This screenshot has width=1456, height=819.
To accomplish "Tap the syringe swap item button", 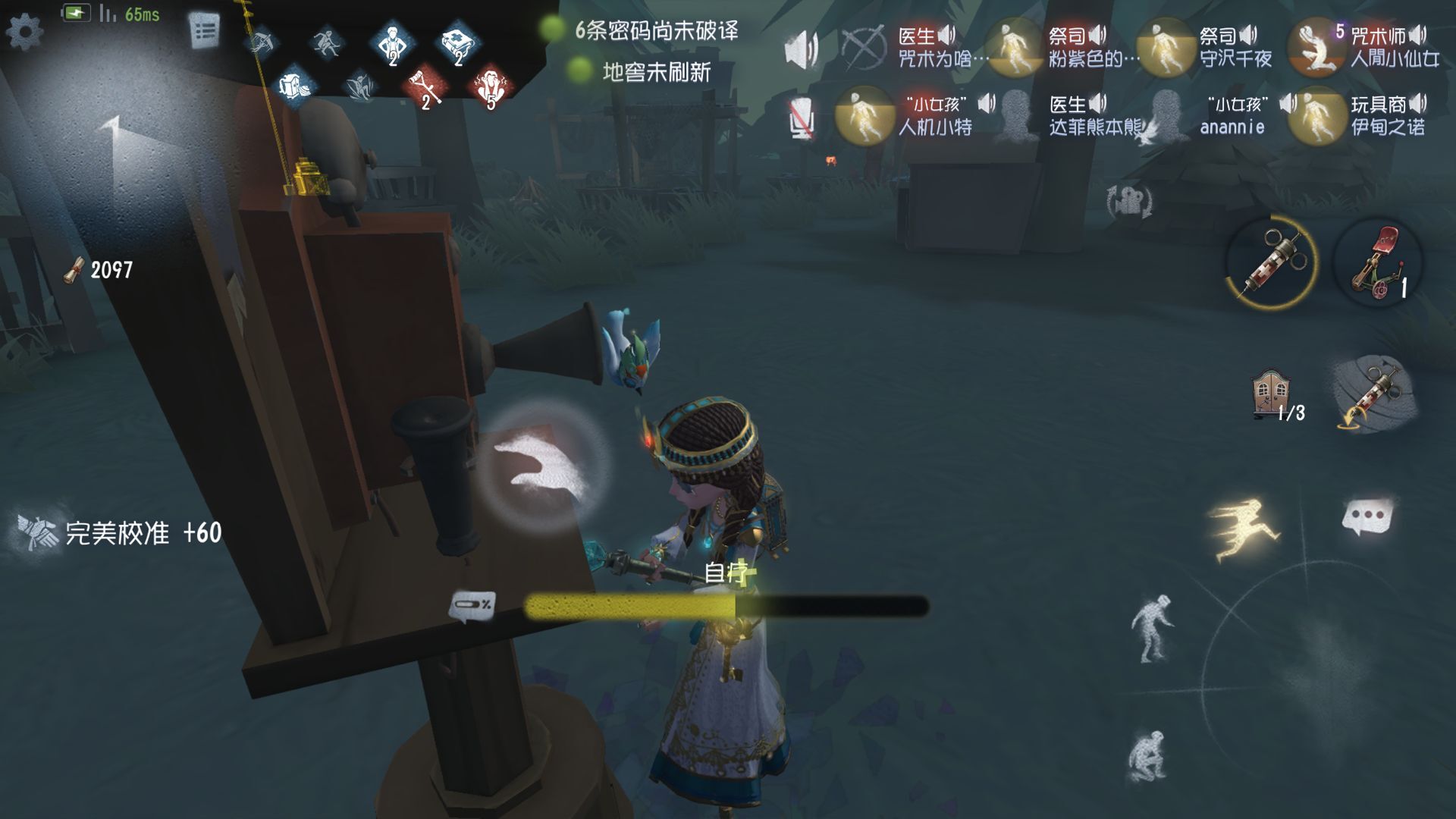I will click(x=1374, y=394).
